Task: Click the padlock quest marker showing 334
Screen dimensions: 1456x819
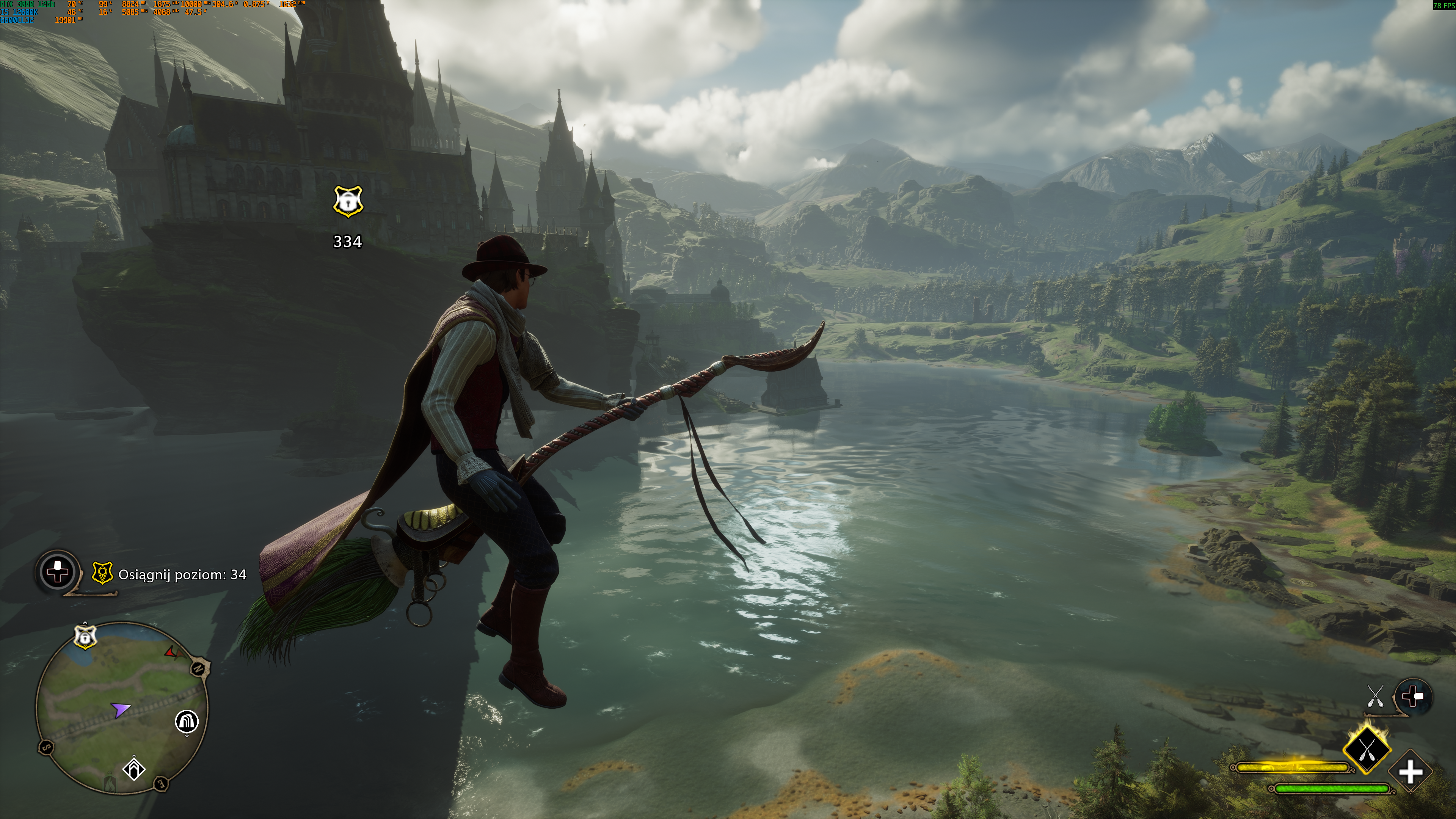Action: tap(348, 202)
